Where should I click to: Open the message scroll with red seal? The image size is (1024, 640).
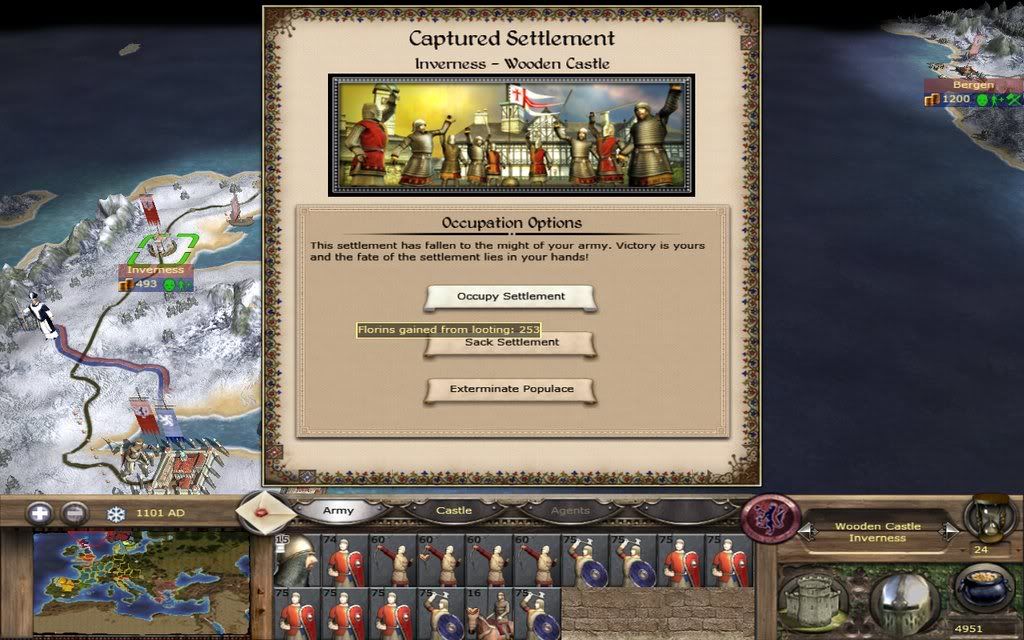[x=266, y=512]
